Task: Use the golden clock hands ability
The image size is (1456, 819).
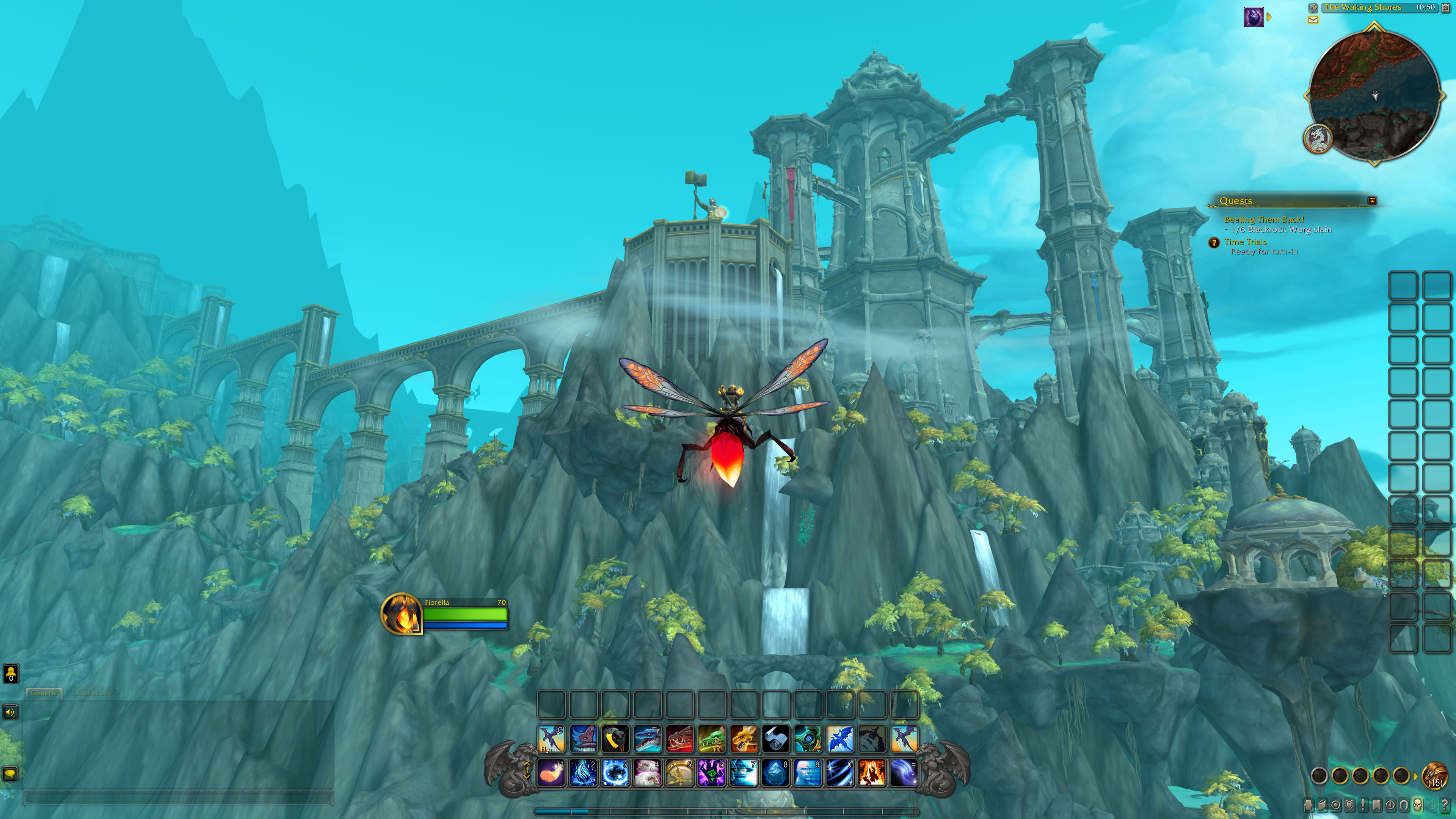Action: pyautogui.click(x=679, y=773)
